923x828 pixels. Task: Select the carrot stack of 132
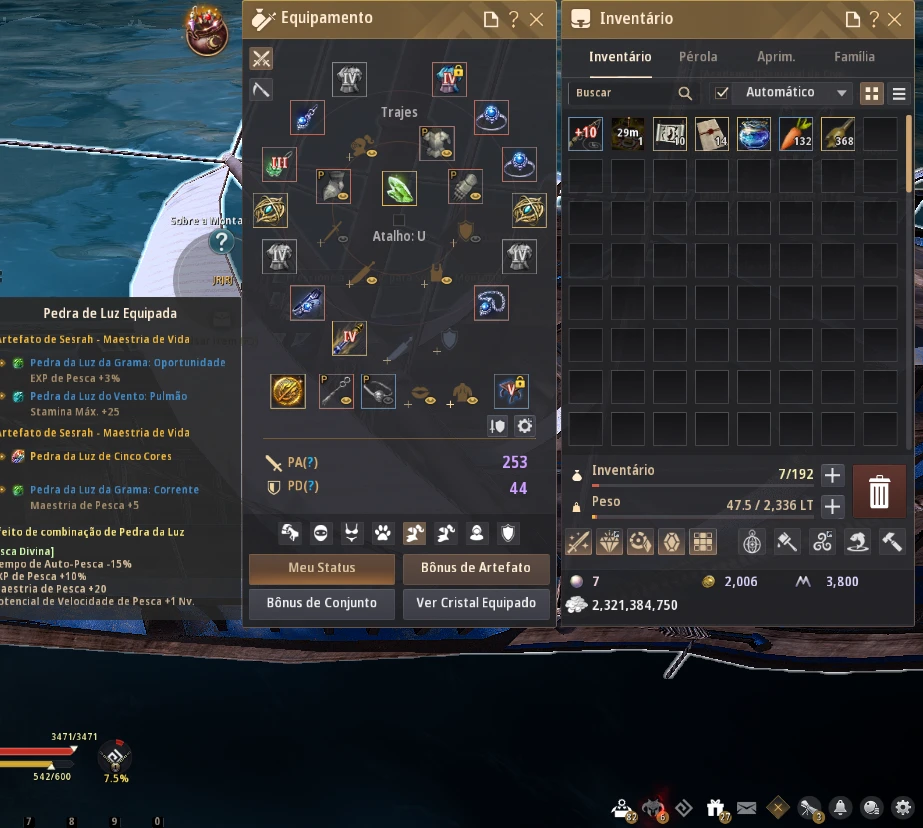click(x=796, y=134)
